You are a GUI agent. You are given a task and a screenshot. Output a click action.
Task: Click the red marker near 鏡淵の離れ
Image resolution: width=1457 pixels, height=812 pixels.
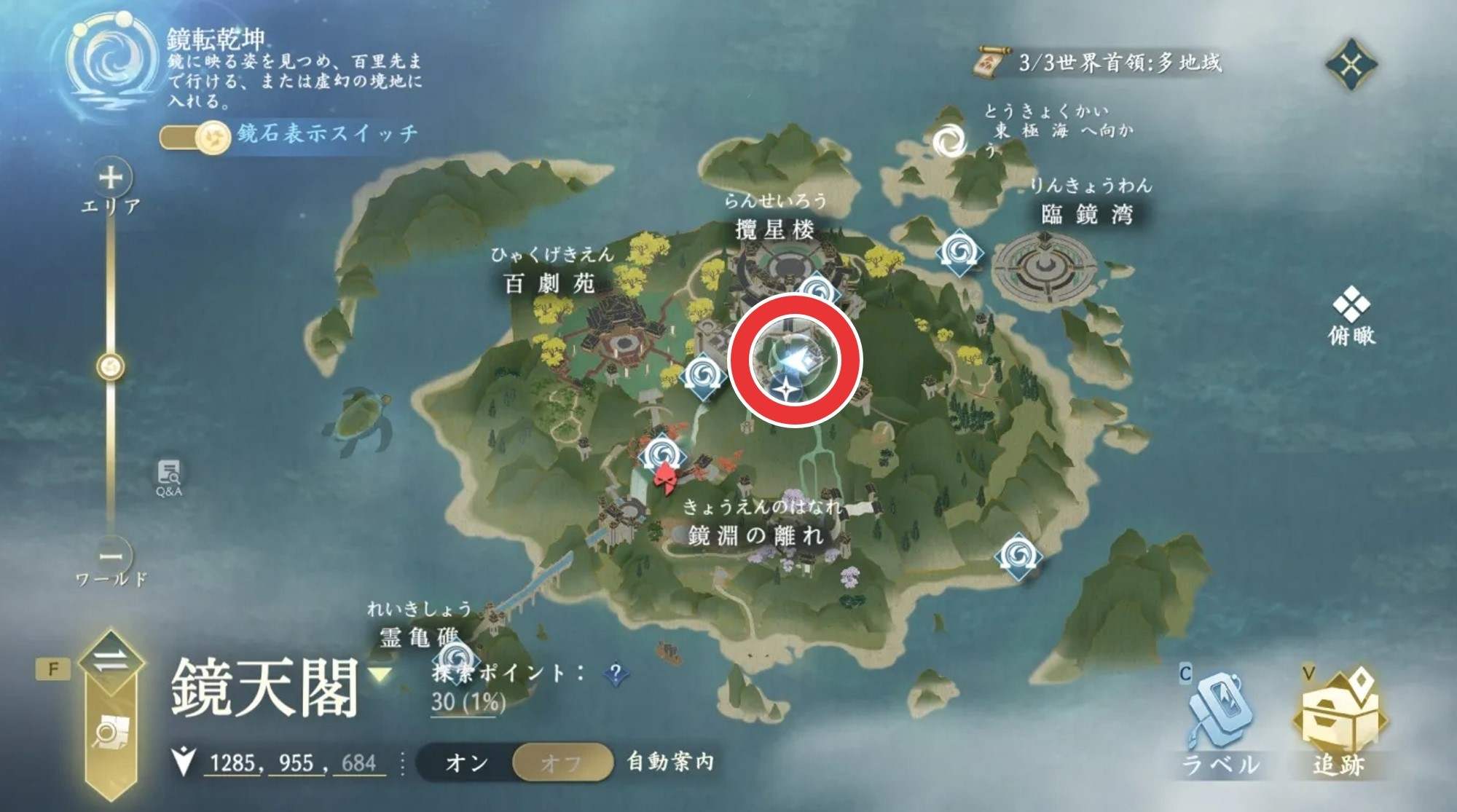pyautogui.click(x=665, y=481)
